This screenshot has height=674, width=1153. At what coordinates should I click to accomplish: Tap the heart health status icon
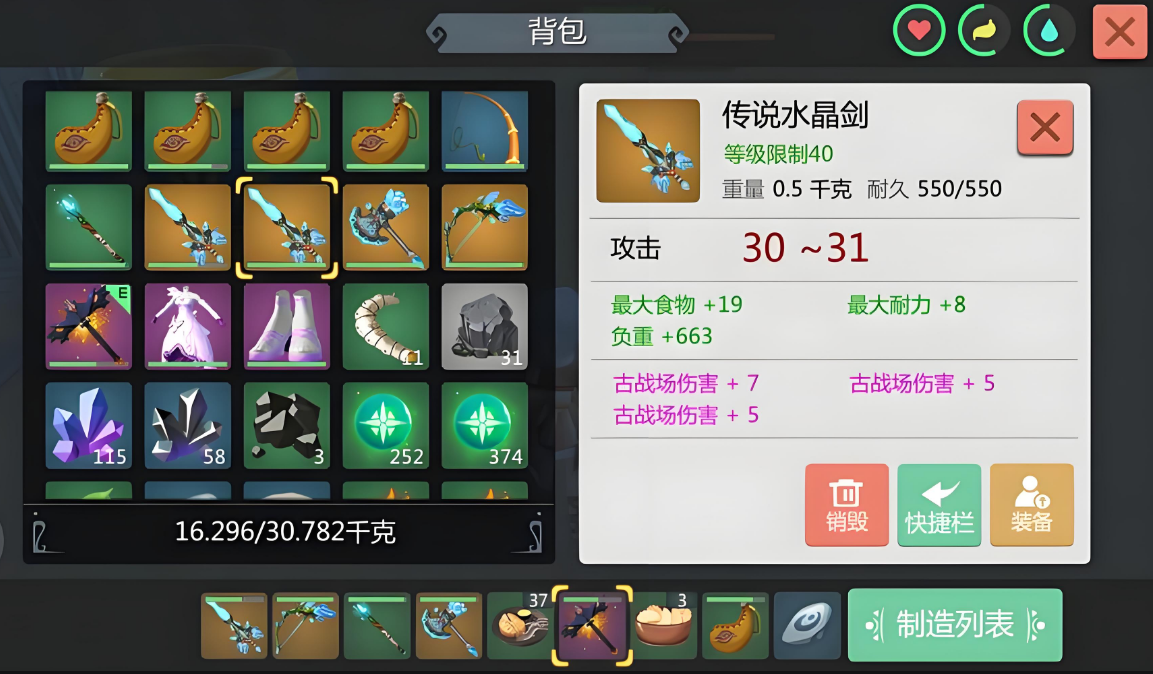coord(919,32)
